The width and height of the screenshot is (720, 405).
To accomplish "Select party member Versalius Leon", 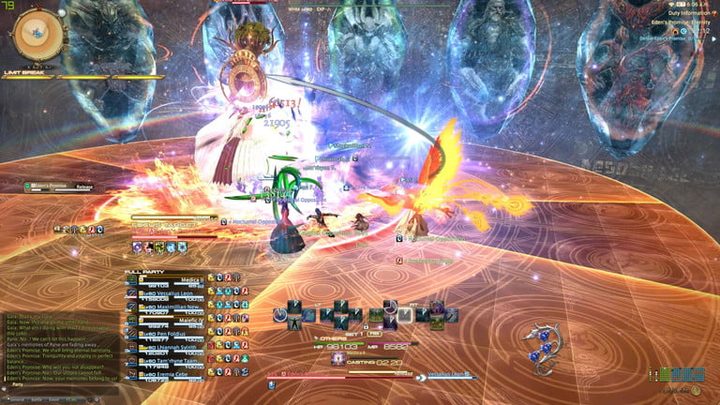I will coord(172,295).
